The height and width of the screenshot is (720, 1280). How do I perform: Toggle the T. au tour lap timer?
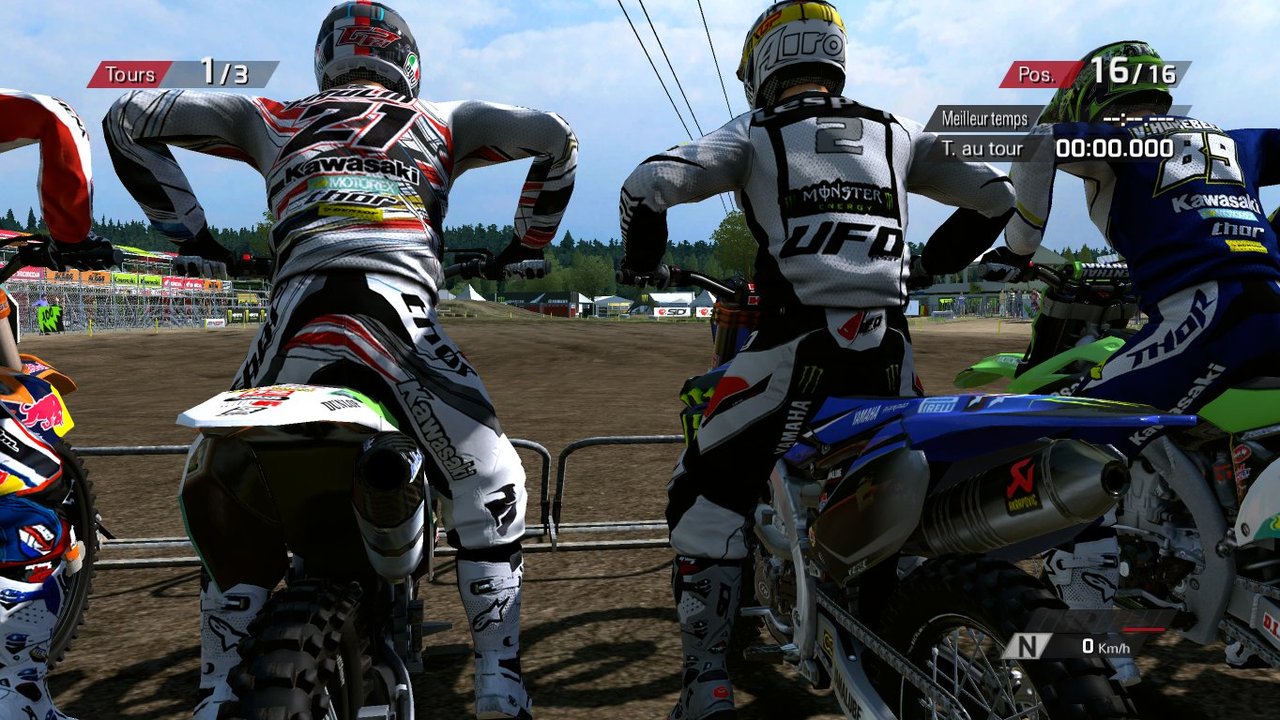point(981,147)
